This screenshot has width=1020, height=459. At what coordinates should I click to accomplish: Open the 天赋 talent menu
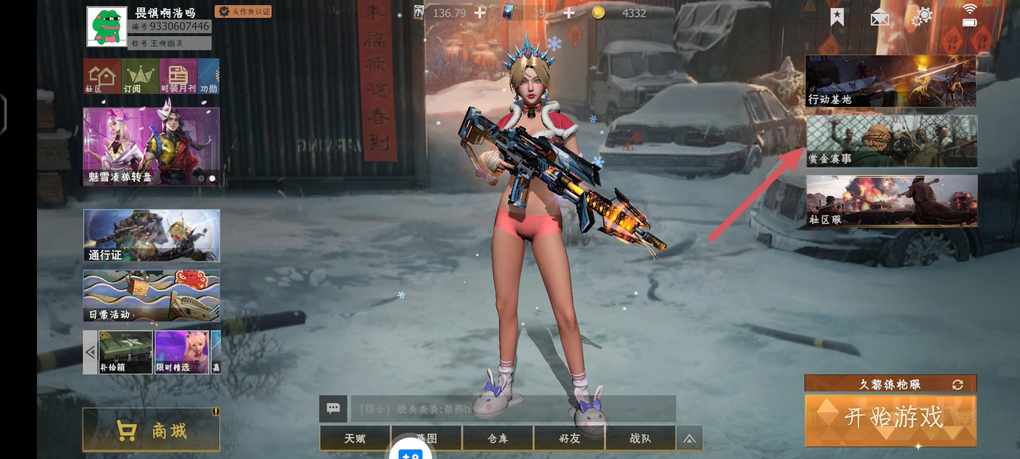point(355,438)
